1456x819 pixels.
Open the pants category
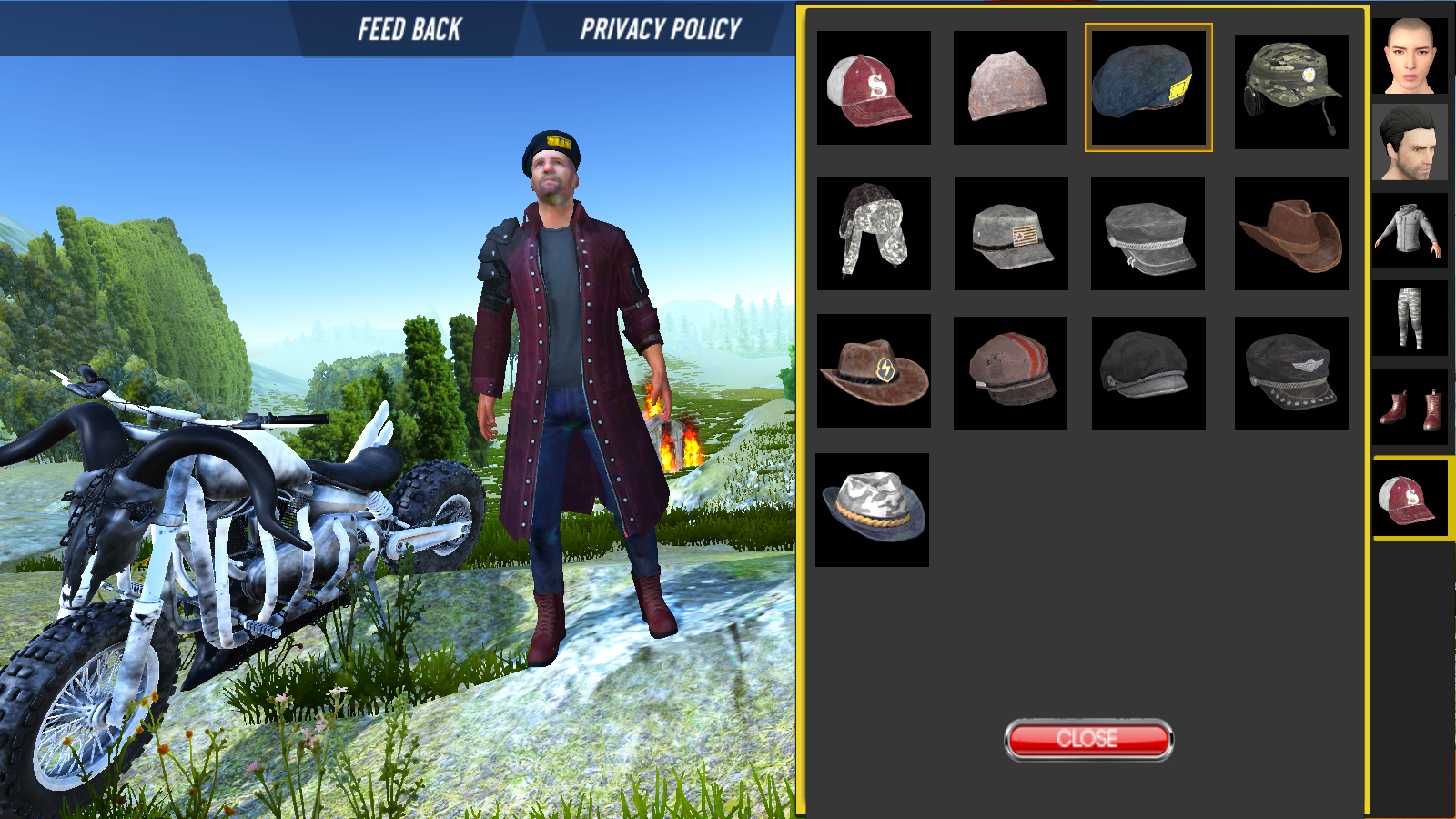1410,318
